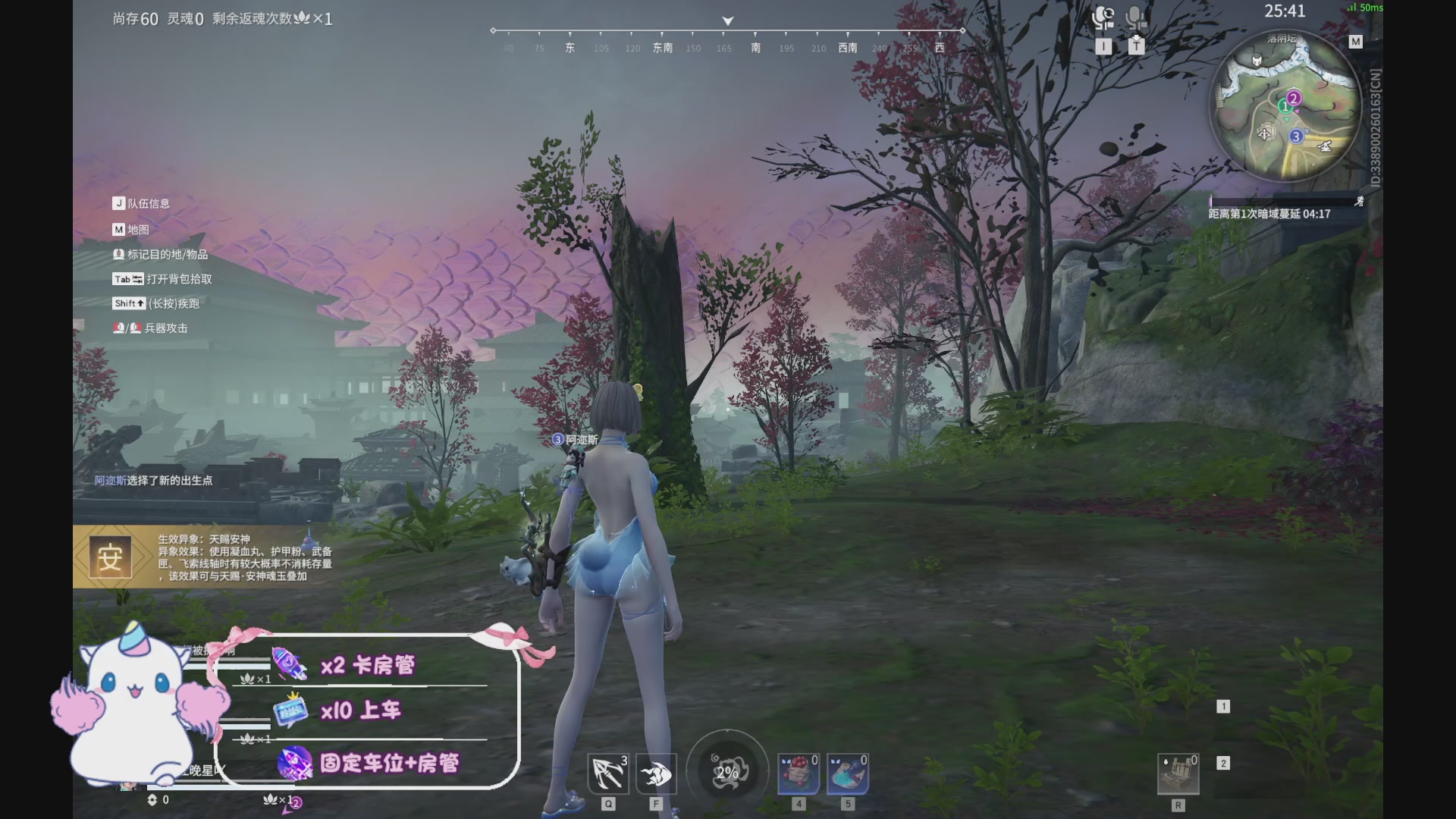Image resolution: width=1456 pixels, height=819 pixels.
Task: Click the 安 status effect buff icon
Action: pyautogui.click(x=111, y=556)
